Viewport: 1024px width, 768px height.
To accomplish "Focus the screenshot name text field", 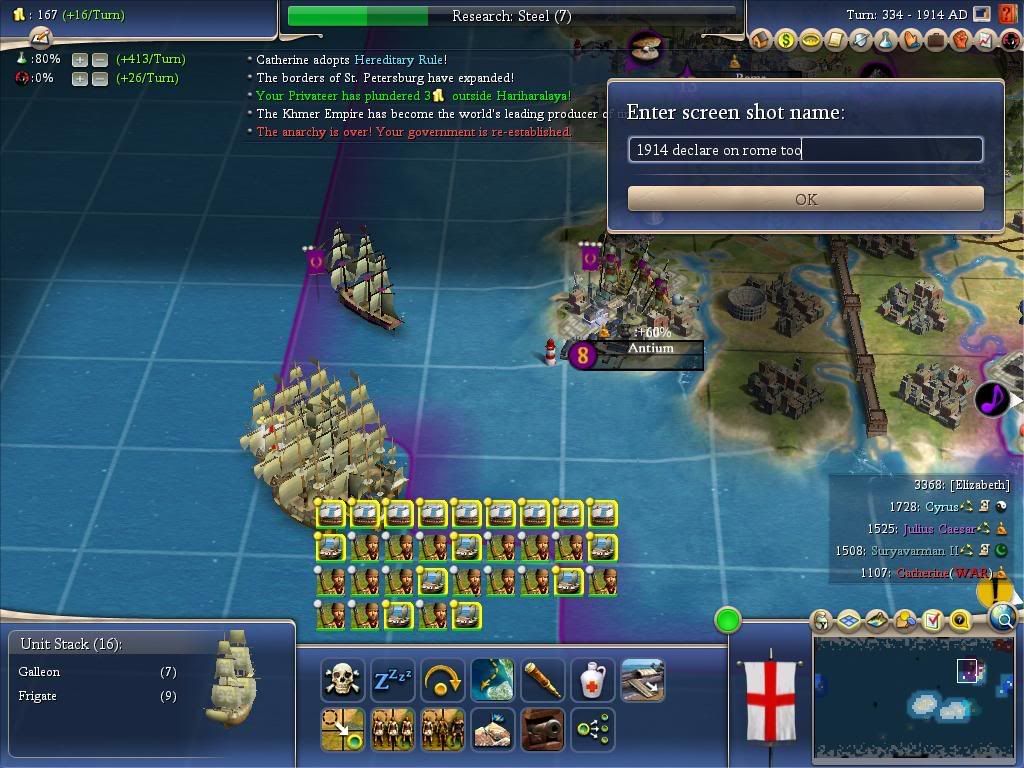I will 806,150.
